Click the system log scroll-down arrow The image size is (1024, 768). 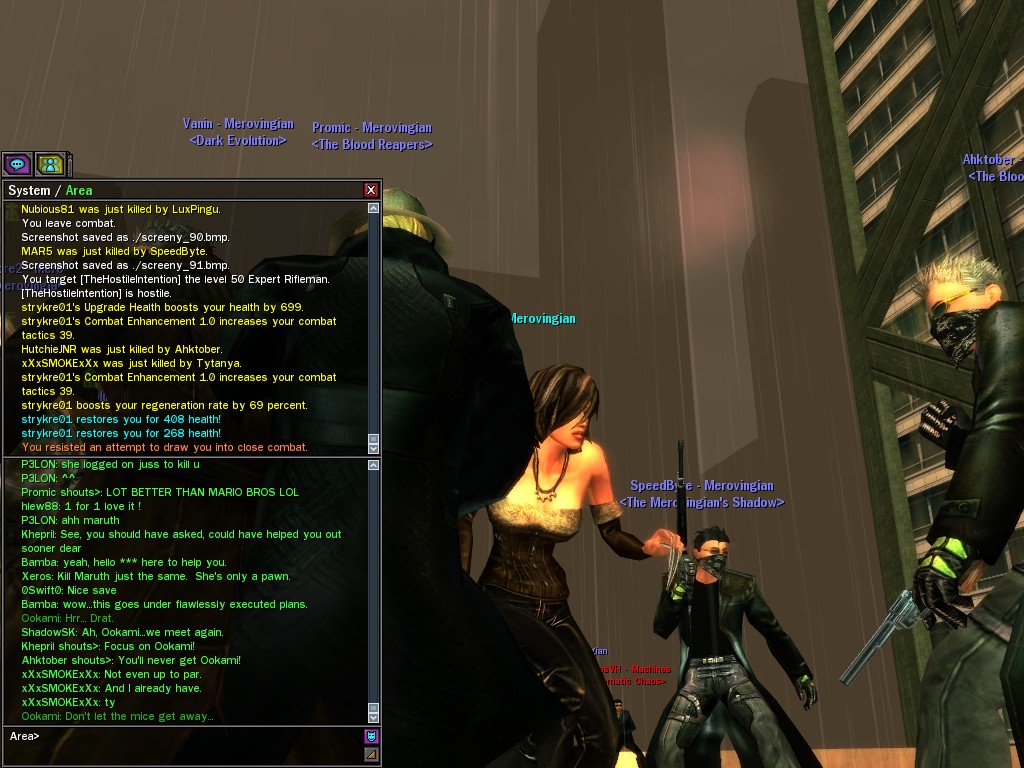(374, 447)
